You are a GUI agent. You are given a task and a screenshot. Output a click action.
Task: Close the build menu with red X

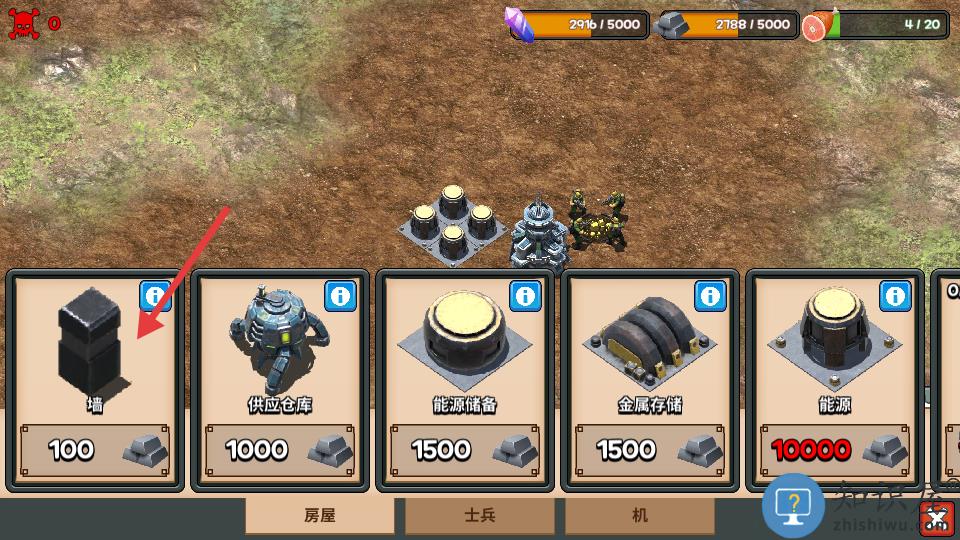click(x=937, y=517)
